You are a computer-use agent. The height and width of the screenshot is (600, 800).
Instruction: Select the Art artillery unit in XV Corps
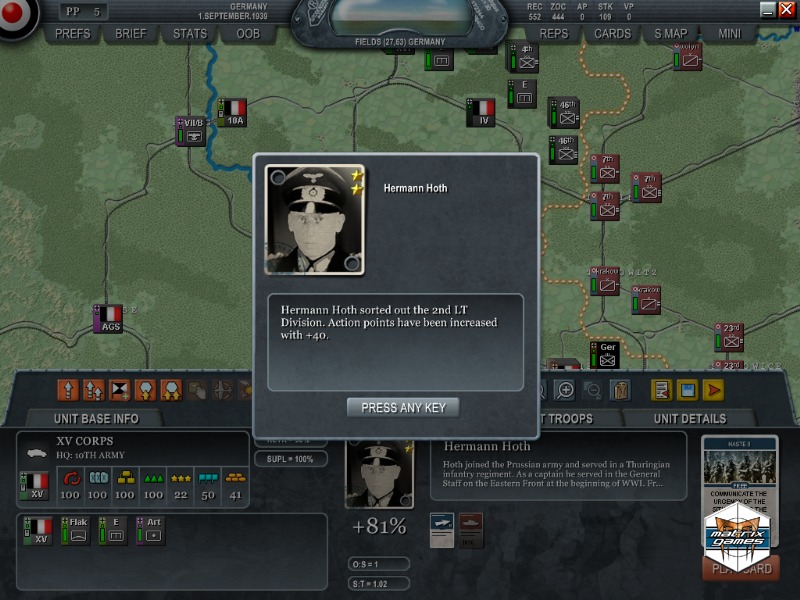(x=152, y=530)
